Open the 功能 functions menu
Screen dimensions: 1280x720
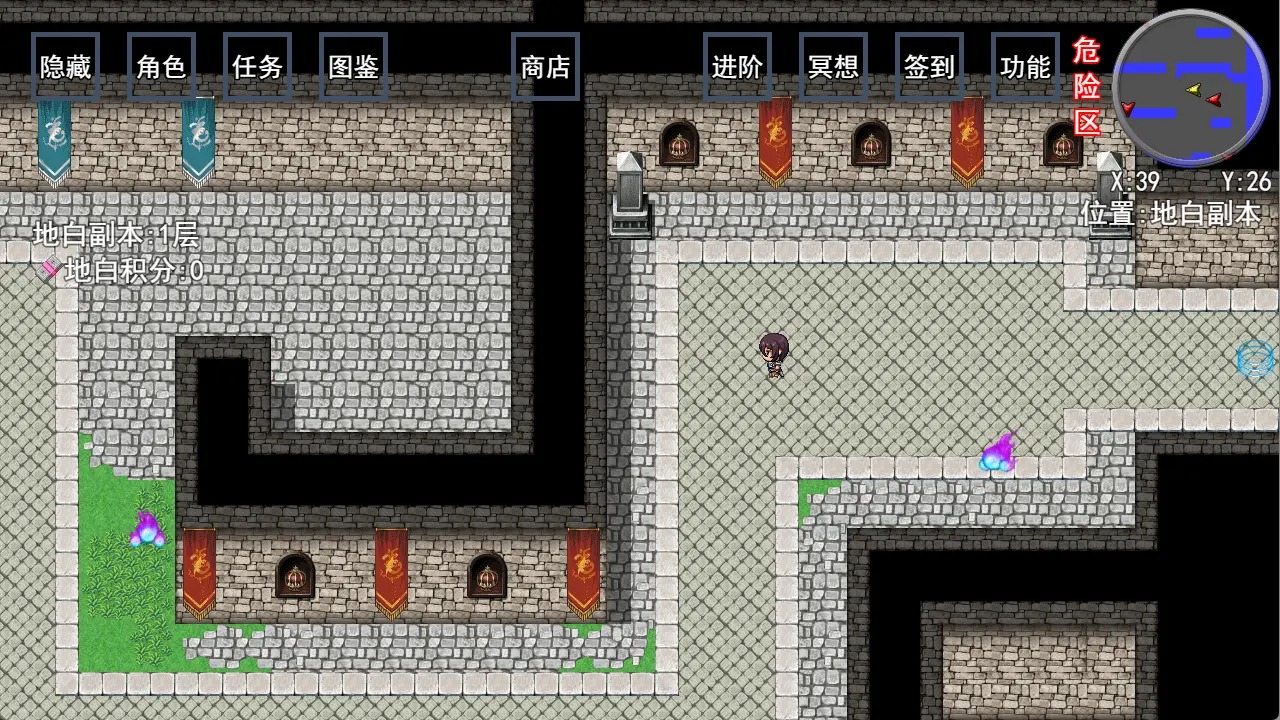[1025, 67]
